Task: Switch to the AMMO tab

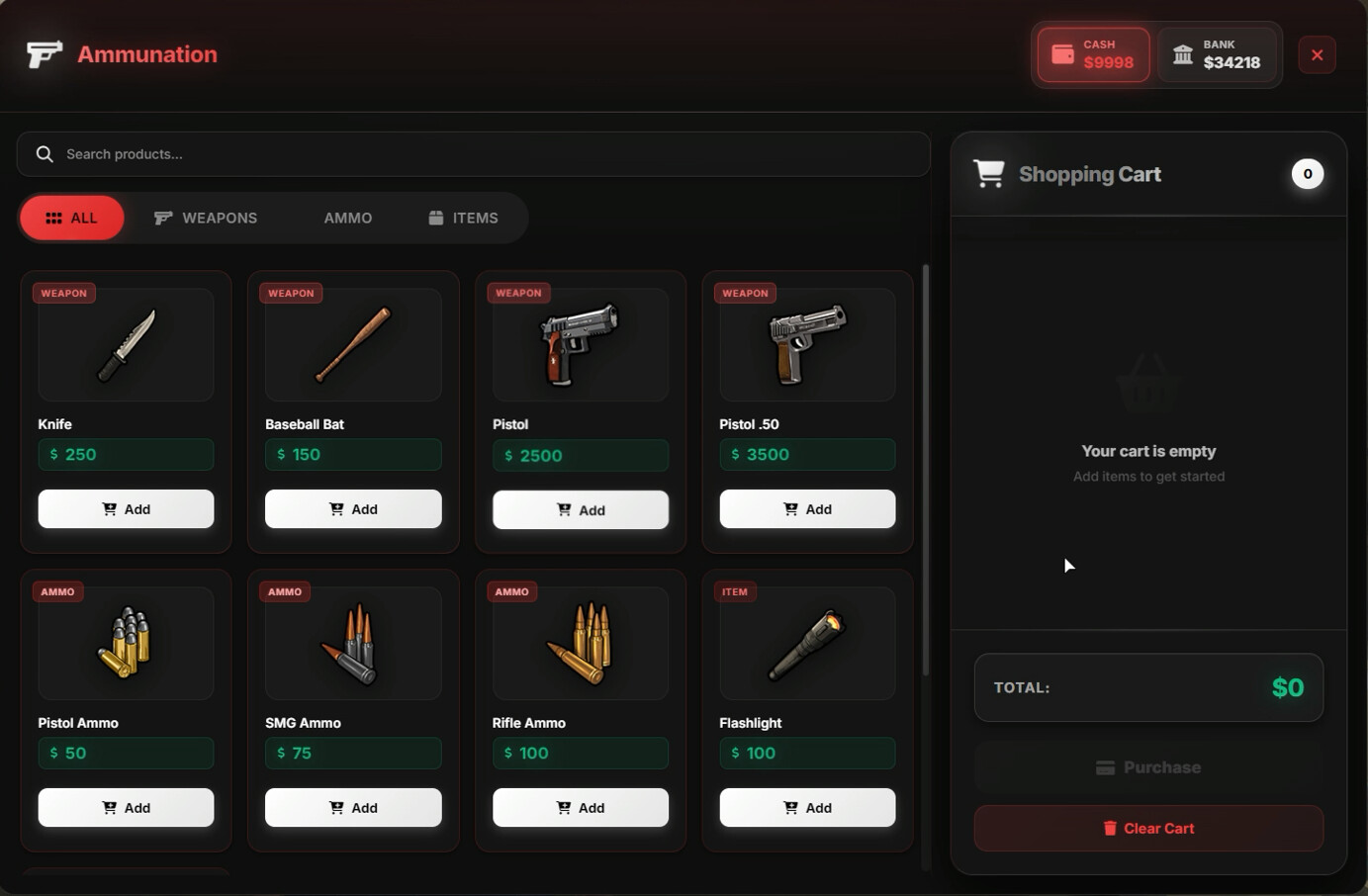Action: (348, 218)
